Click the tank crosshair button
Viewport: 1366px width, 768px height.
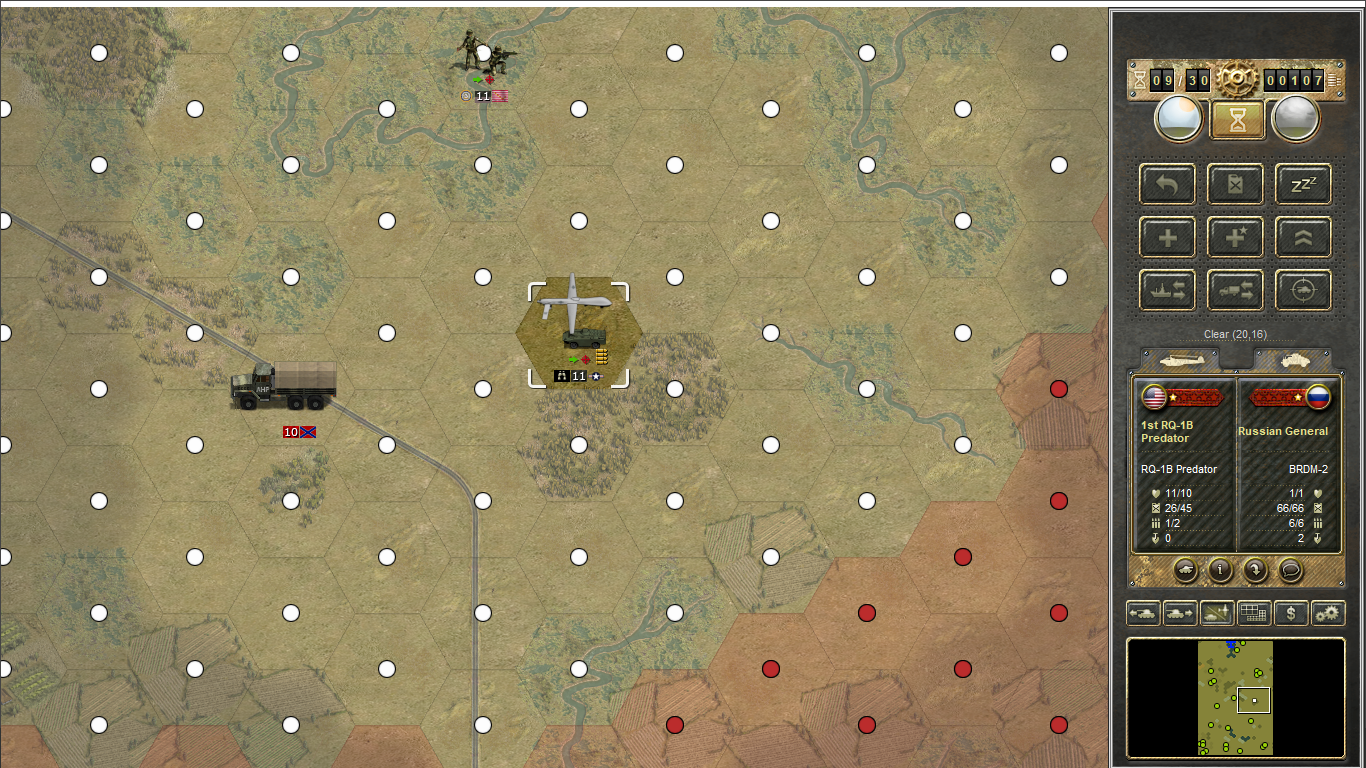pyautogui.click(x=1303, y=290)
